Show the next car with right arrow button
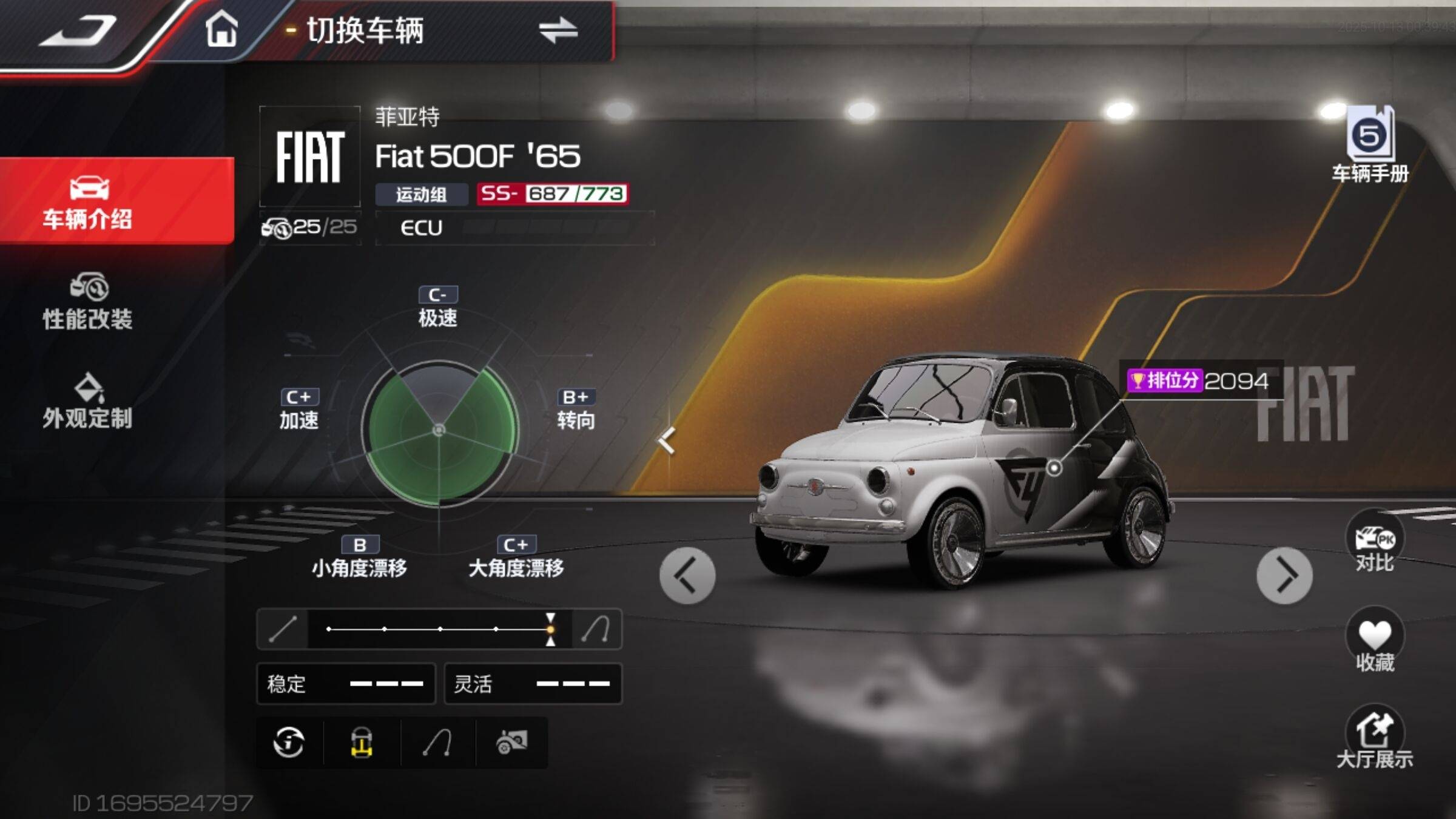Image resolution: width=1456 pixels, height=819 pixels. [x=1284, y=575]
